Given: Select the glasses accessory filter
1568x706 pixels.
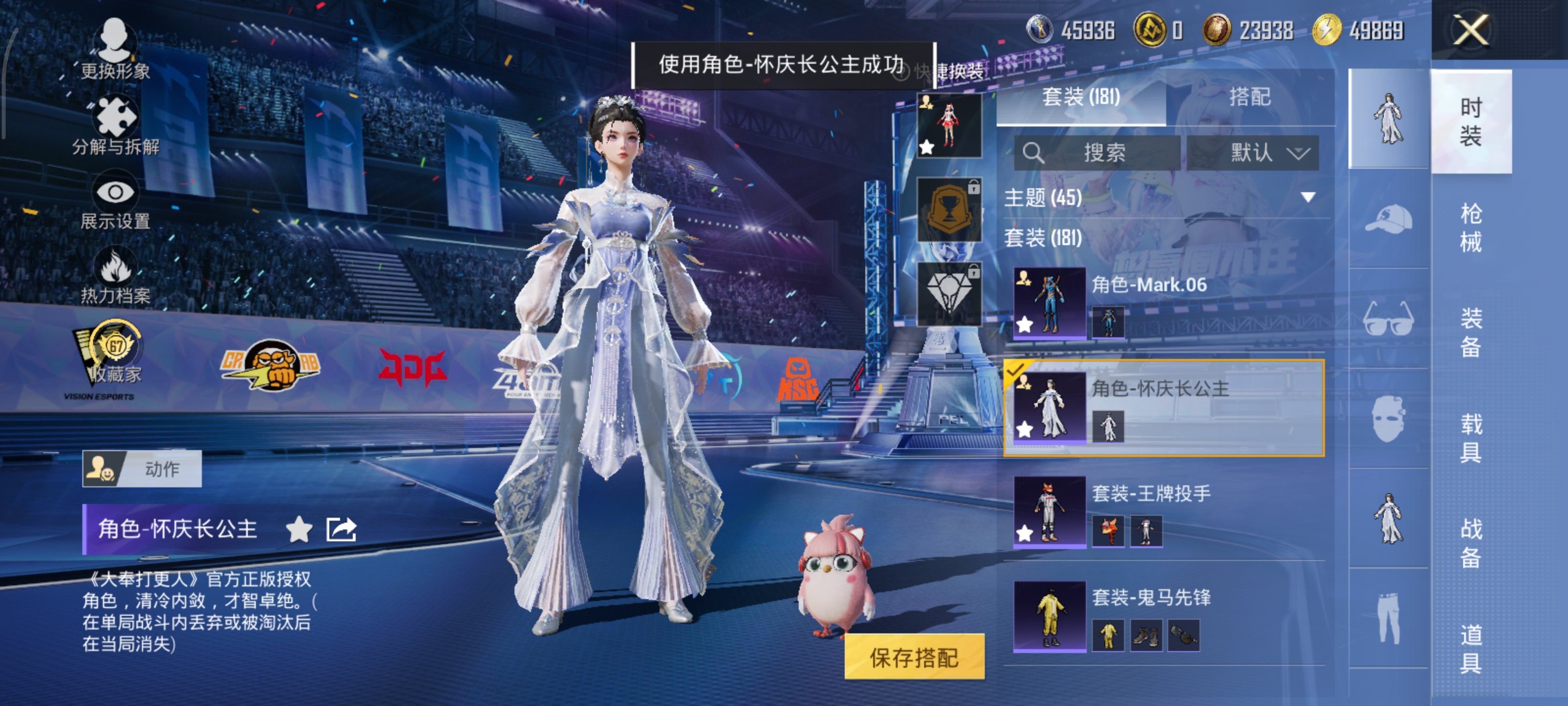Looking at the screenshot, I should (x=1389, y=319).
